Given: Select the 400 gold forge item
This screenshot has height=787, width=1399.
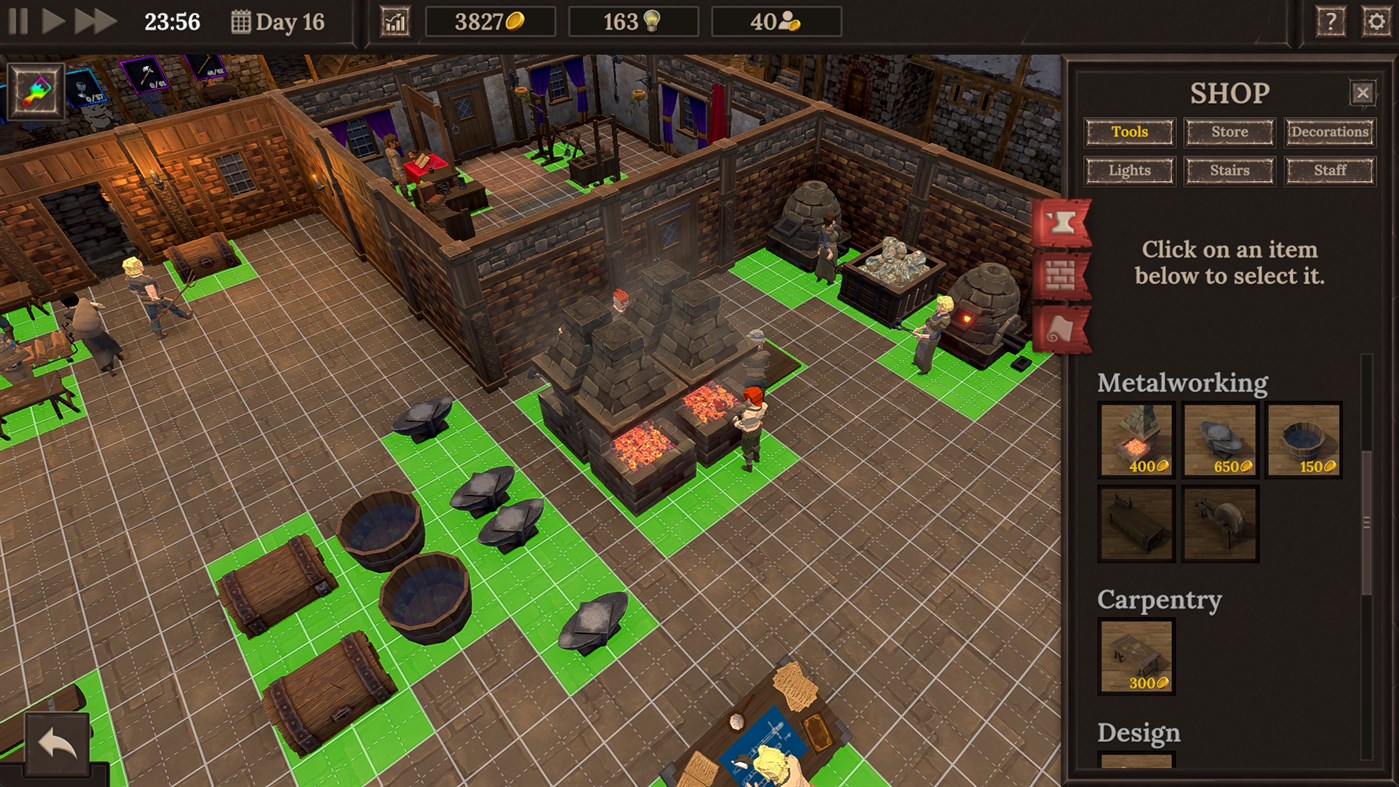Looking at the screenshot, I should pos(1136,440).
